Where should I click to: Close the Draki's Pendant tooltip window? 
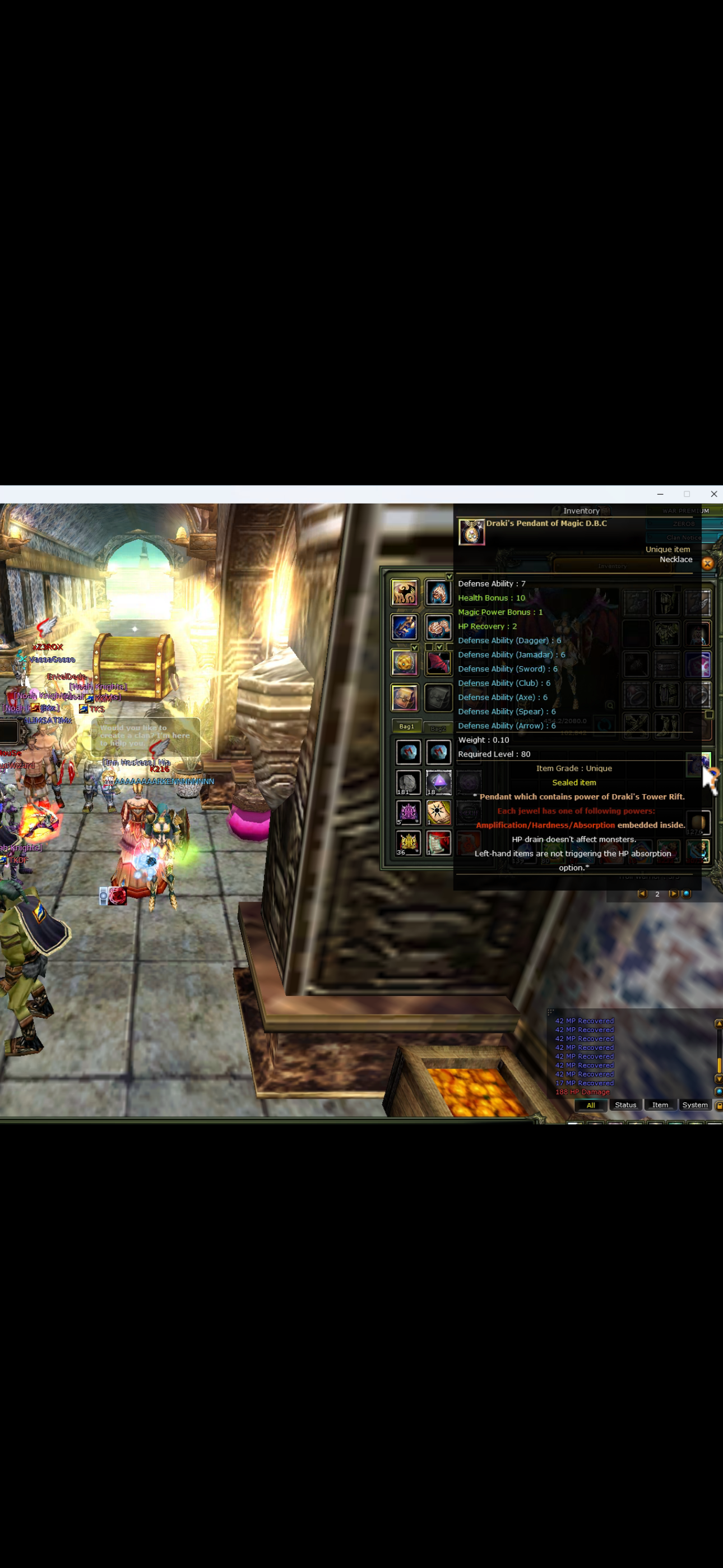[x=708, y=564]
